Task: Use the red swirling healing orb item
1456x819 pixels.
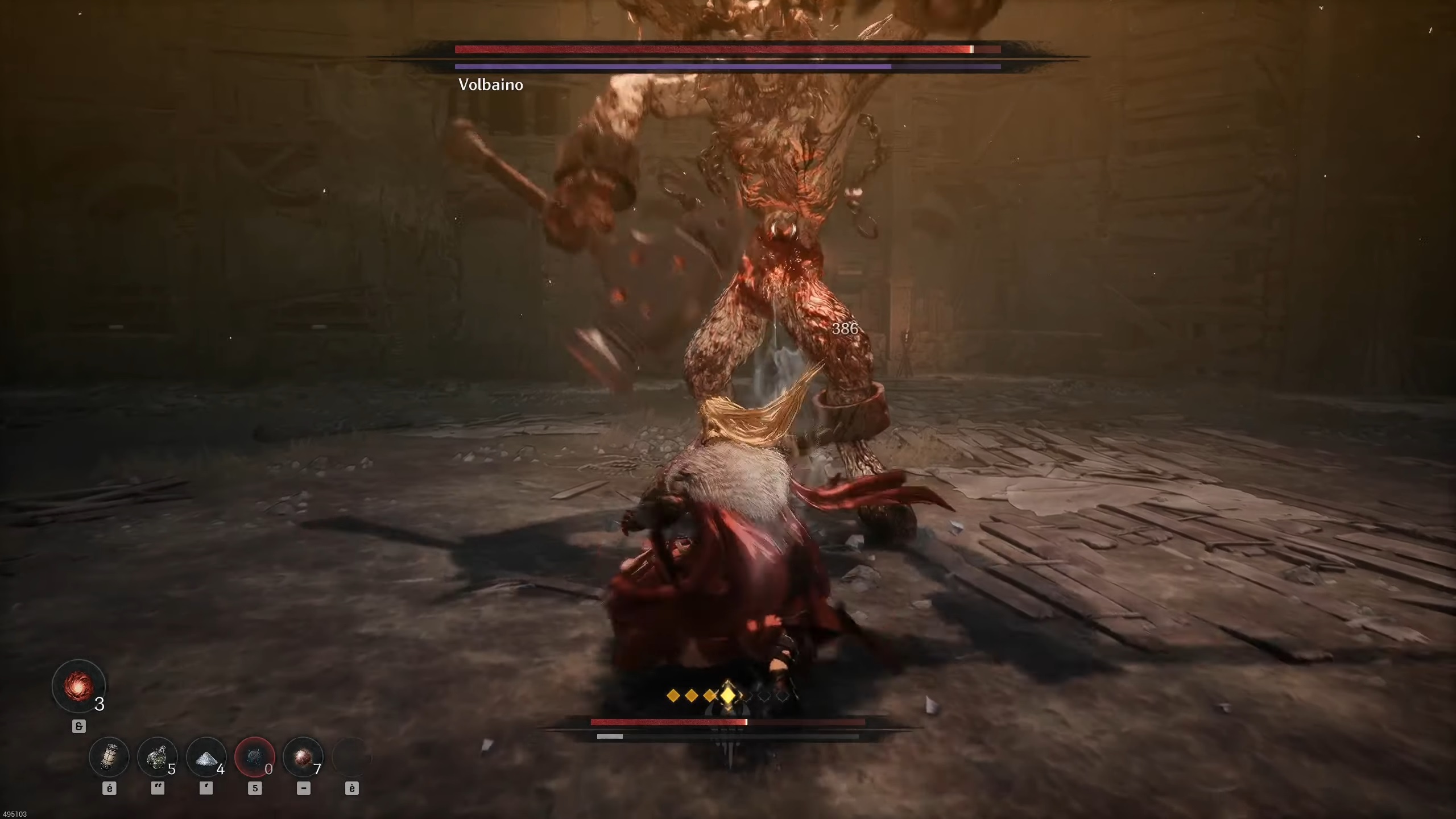Action: coord(78,686)
